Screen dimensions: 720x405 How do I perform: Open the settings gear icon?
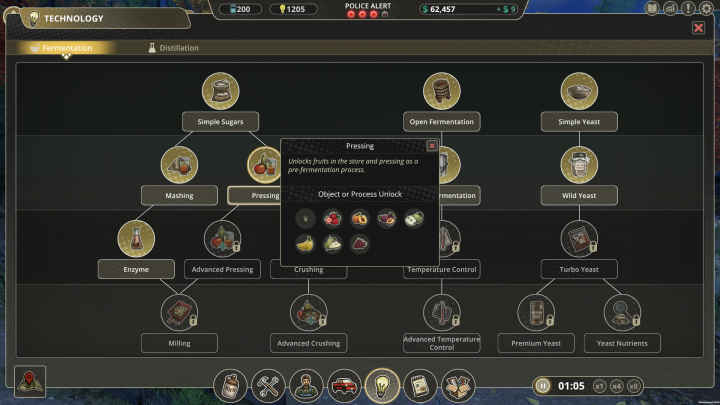coord(707,8)
